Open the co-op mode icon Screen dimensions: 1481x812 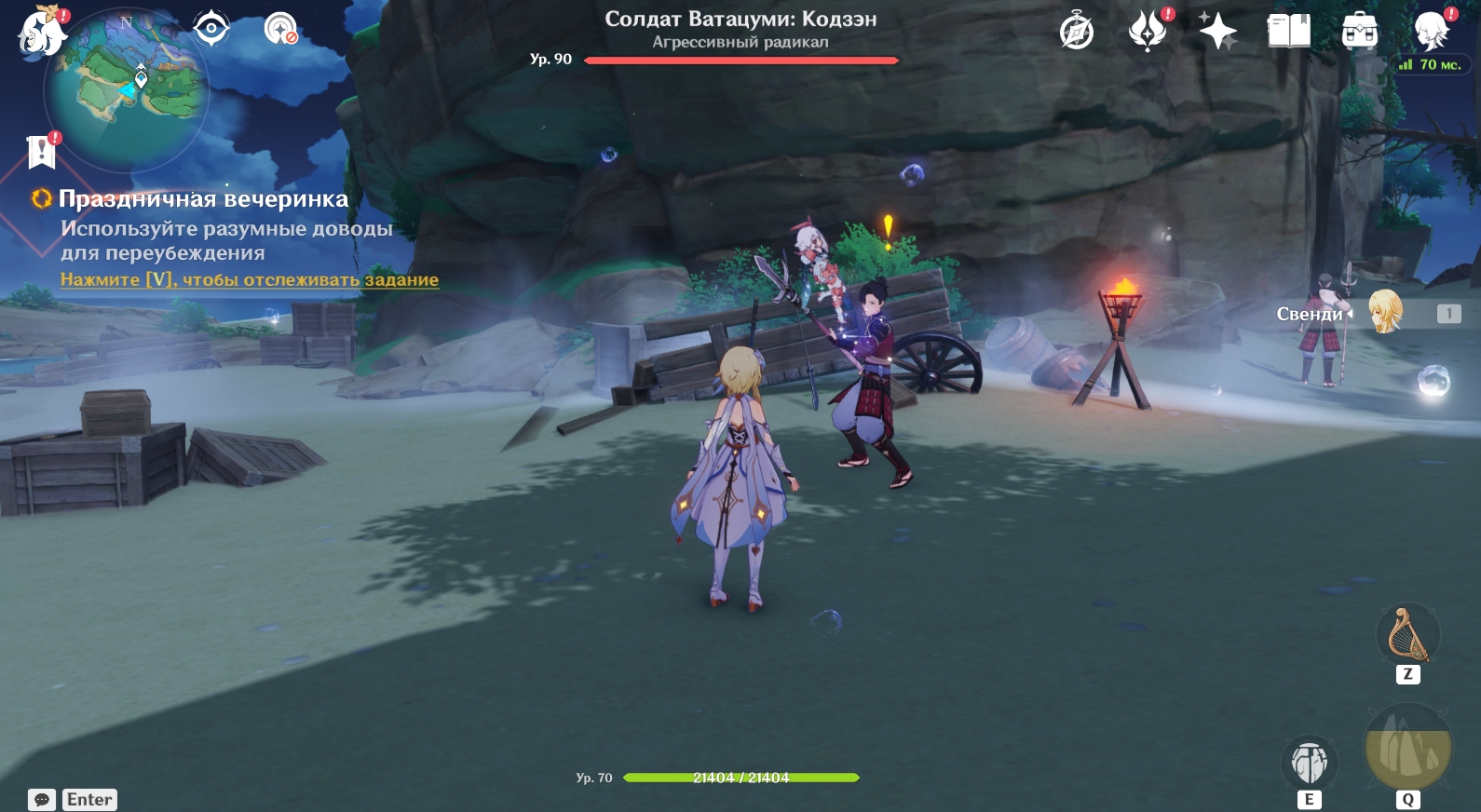pyautogui.click(x=279, y=29)
